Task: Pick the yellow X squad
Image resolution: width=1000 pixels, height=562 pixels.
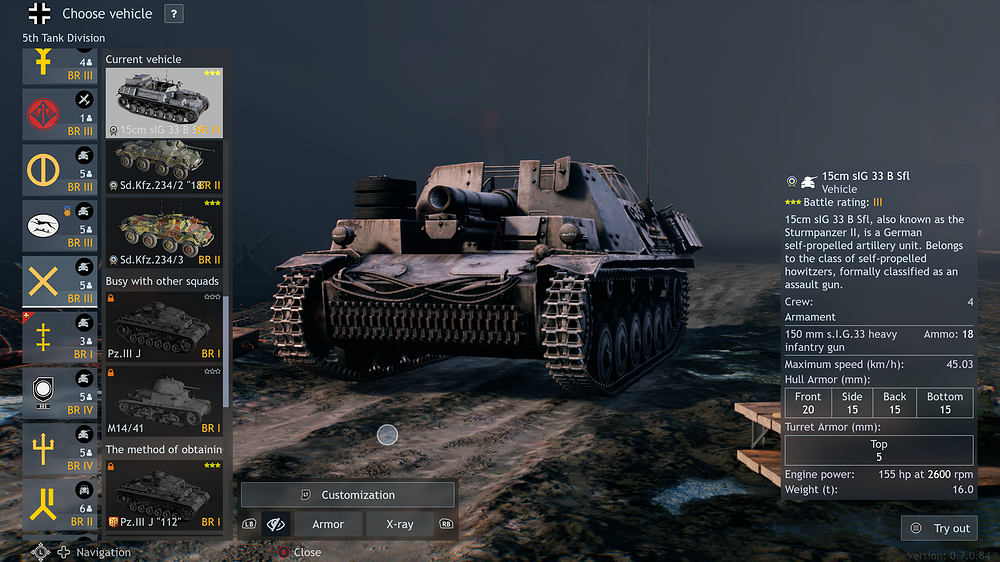Action: [60, 282]
